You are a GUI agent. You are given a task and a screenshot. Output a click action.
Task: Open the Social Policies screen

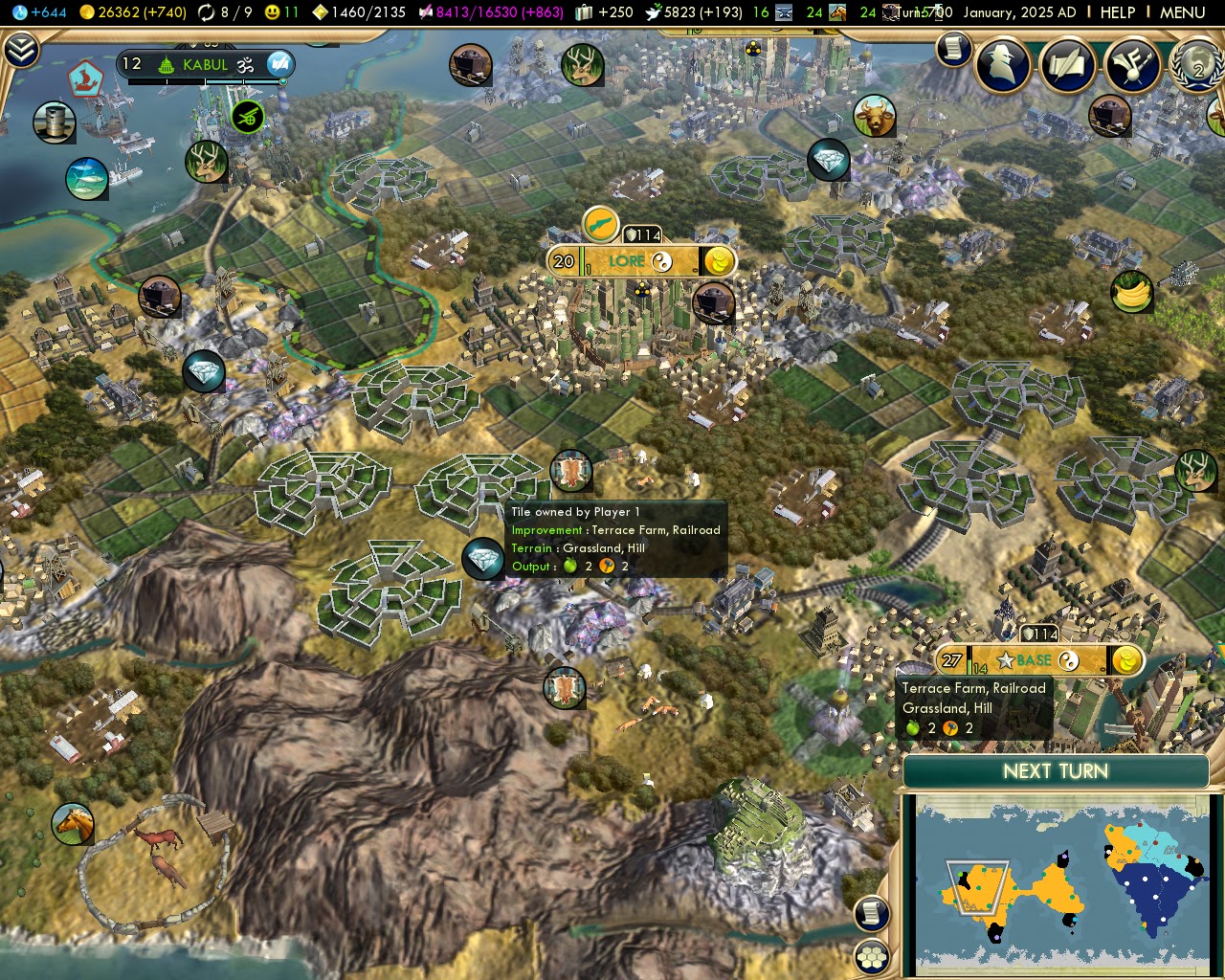(x=1067, y=65)
